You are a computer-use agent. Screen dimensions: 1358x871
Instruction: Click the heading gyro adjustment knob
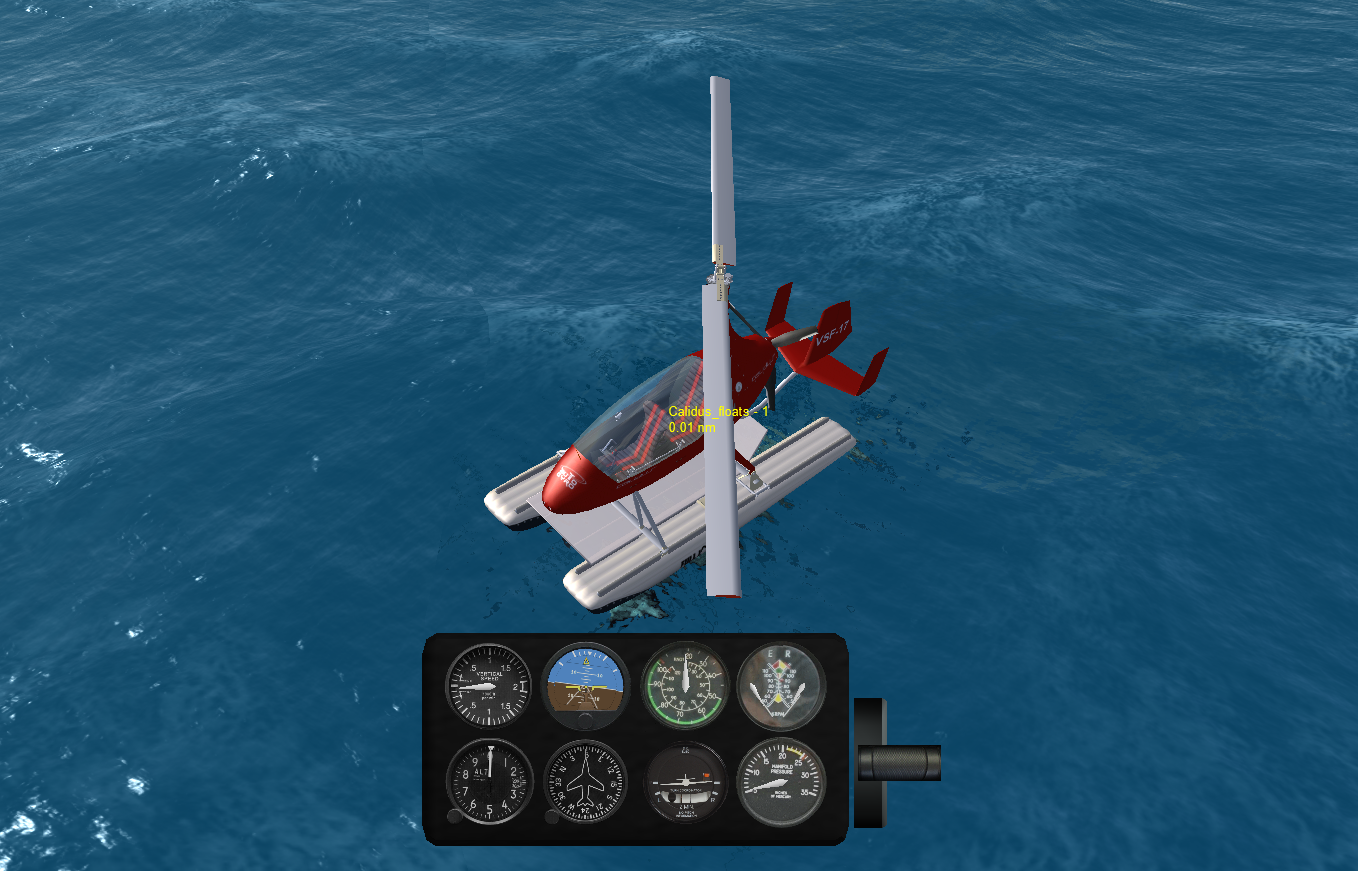tap(551, 818)
